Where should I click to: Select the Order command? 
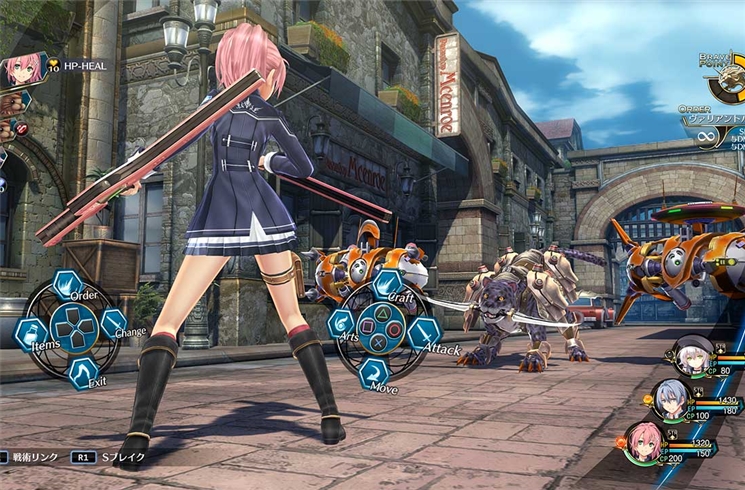coord(68,286)
